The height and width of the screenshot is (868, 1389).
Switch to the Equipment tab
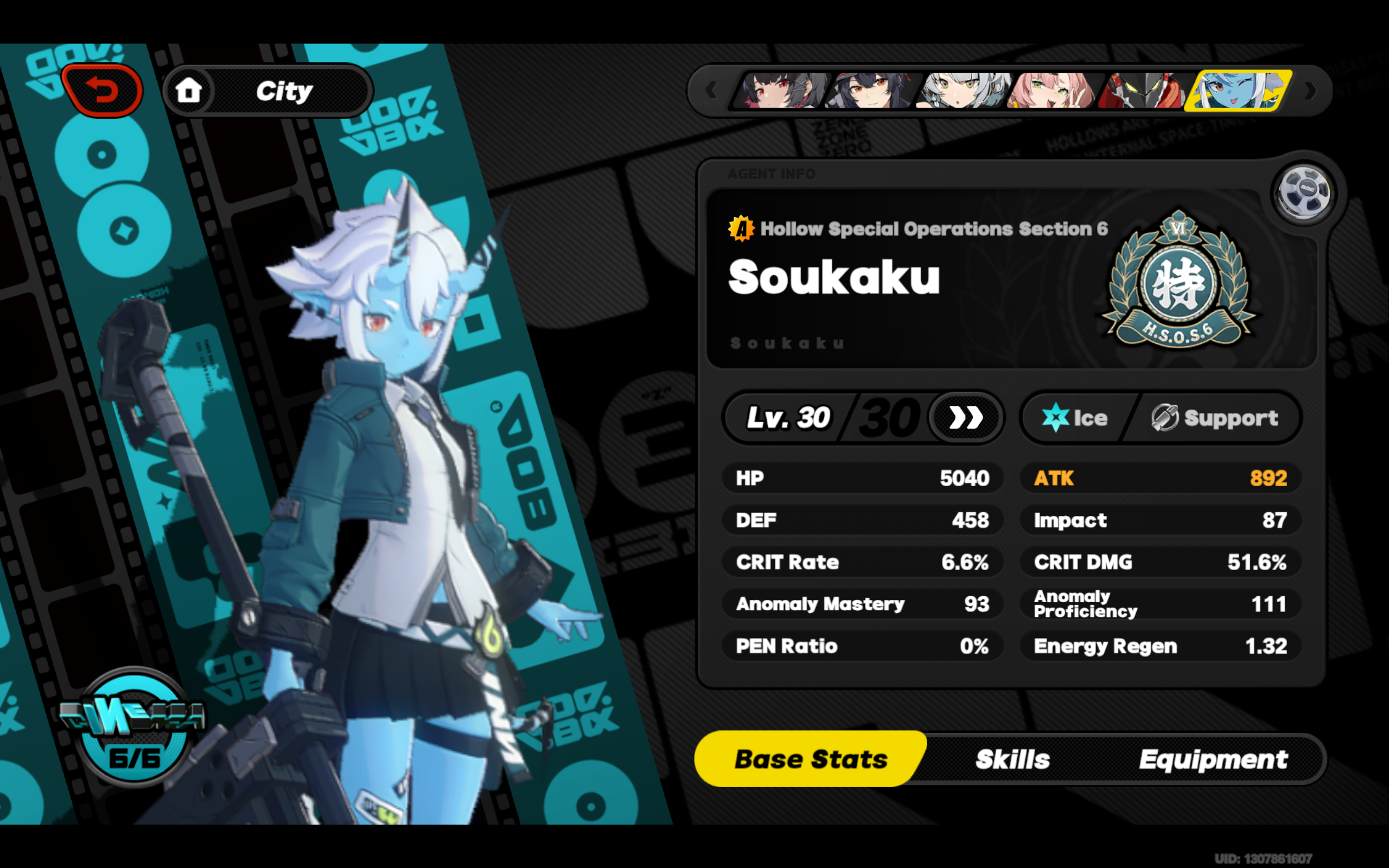[x=1213, y=759]
